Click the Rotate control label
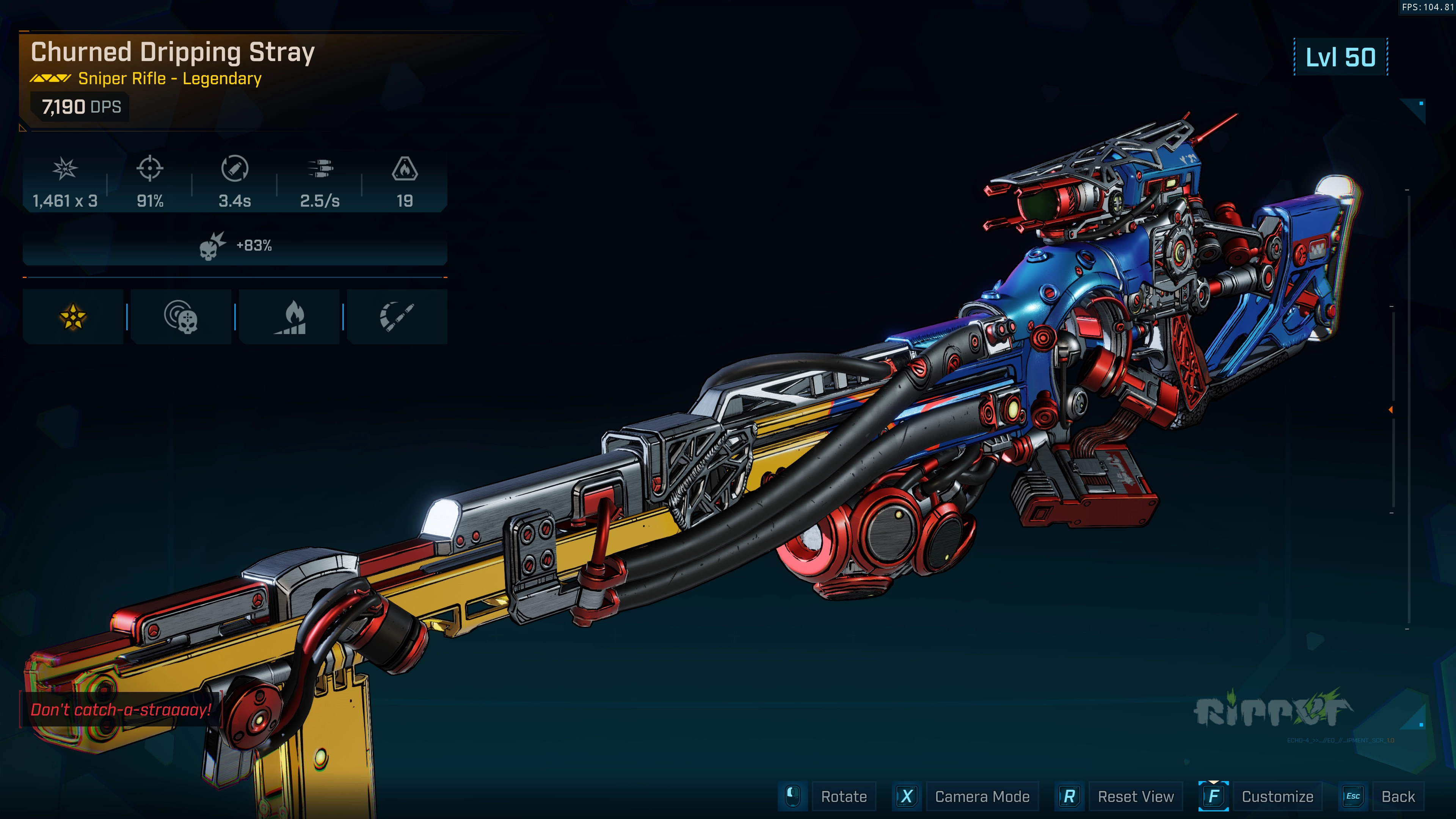This screenshot has width=1456, height=819. tap(843, 796)
